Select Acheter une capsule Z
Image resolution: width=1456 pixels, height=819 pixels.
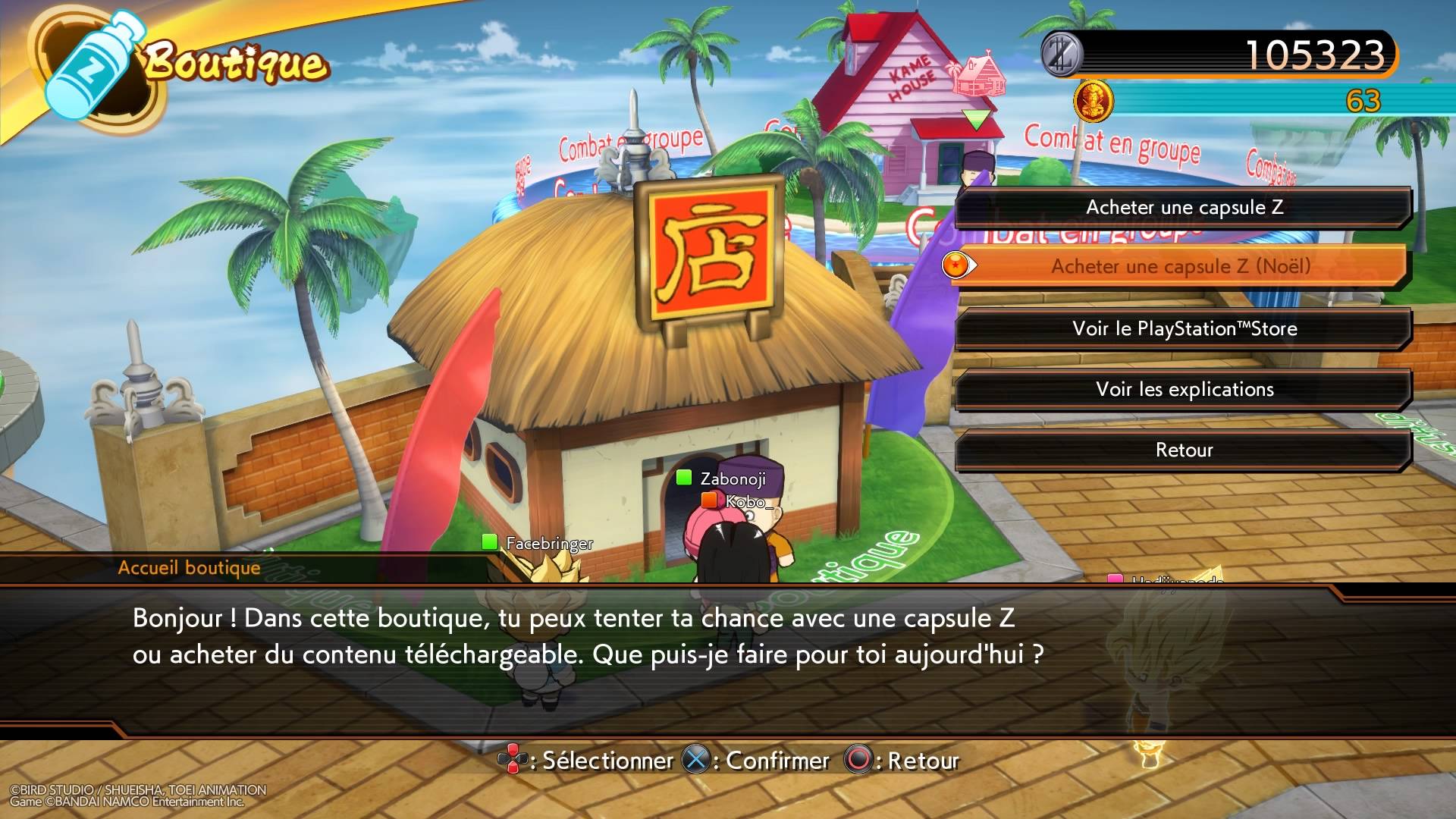point(1184,207)
